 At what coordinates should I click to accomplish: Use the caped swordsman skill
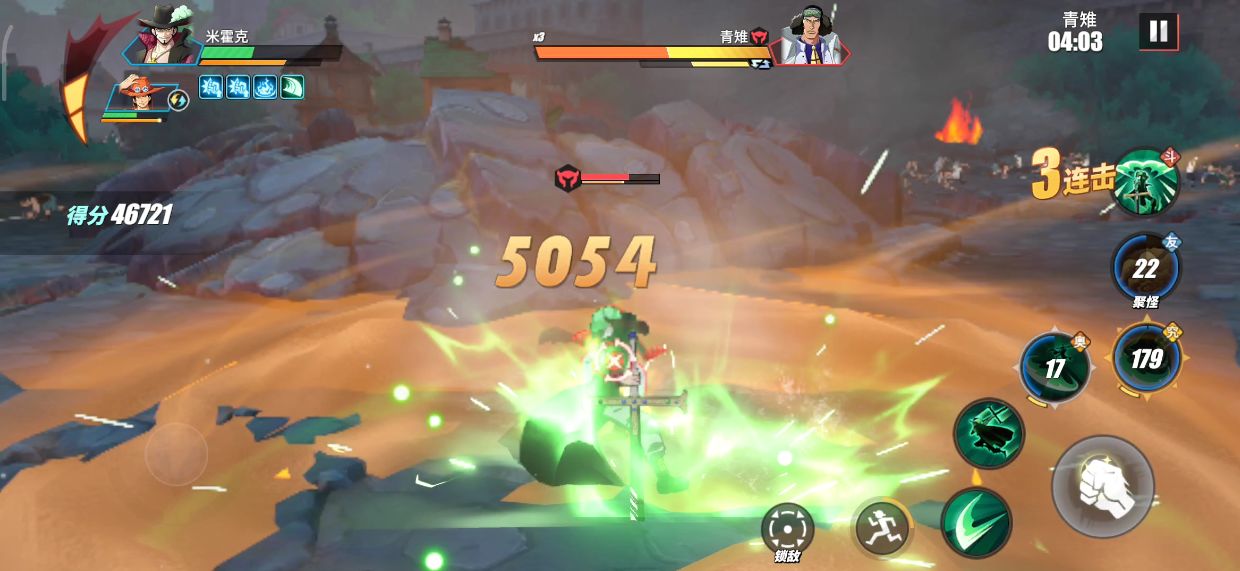point(988,433)
